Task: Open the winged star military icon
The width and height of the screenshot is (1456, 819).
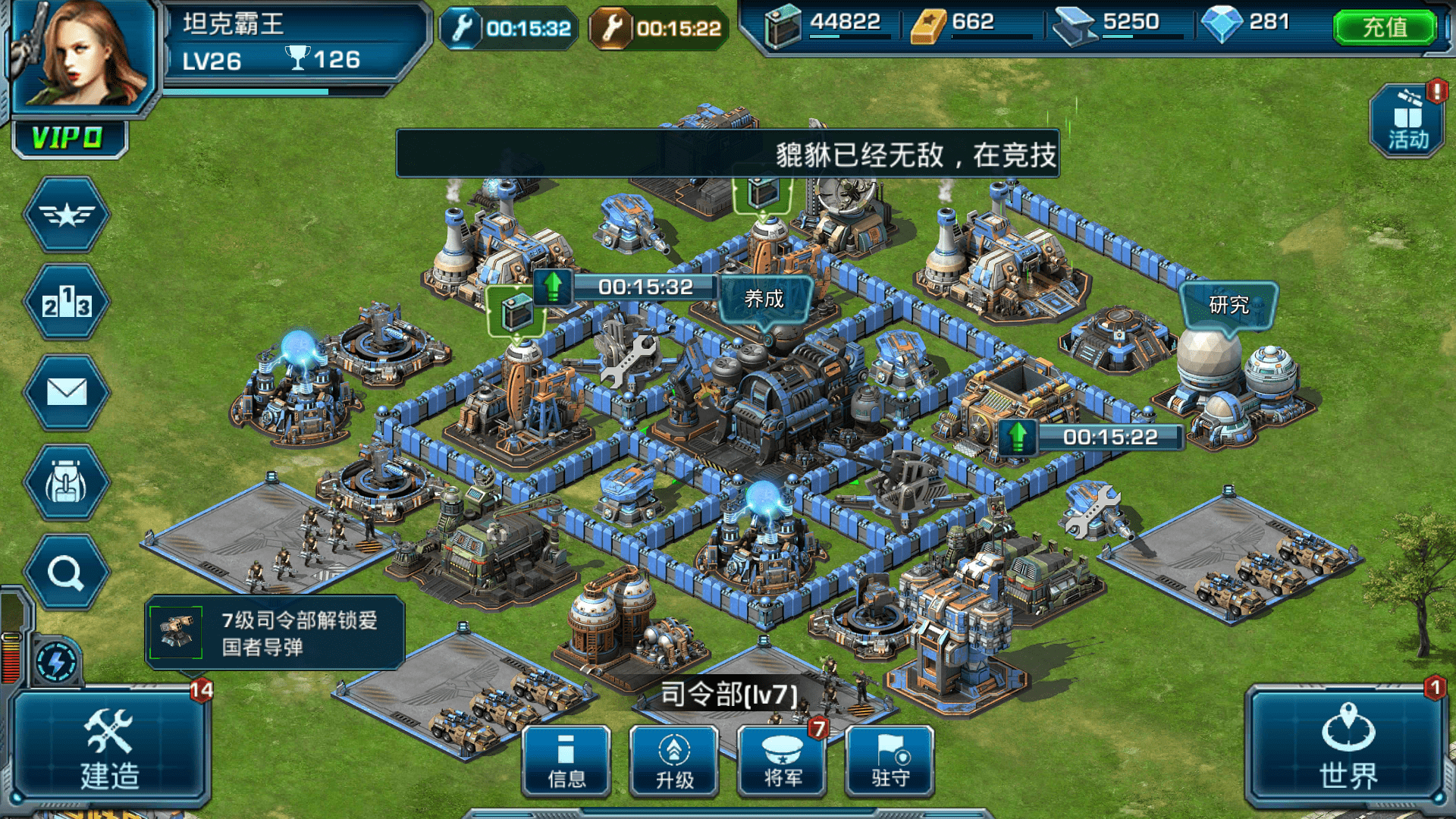Action: [67, 215]
